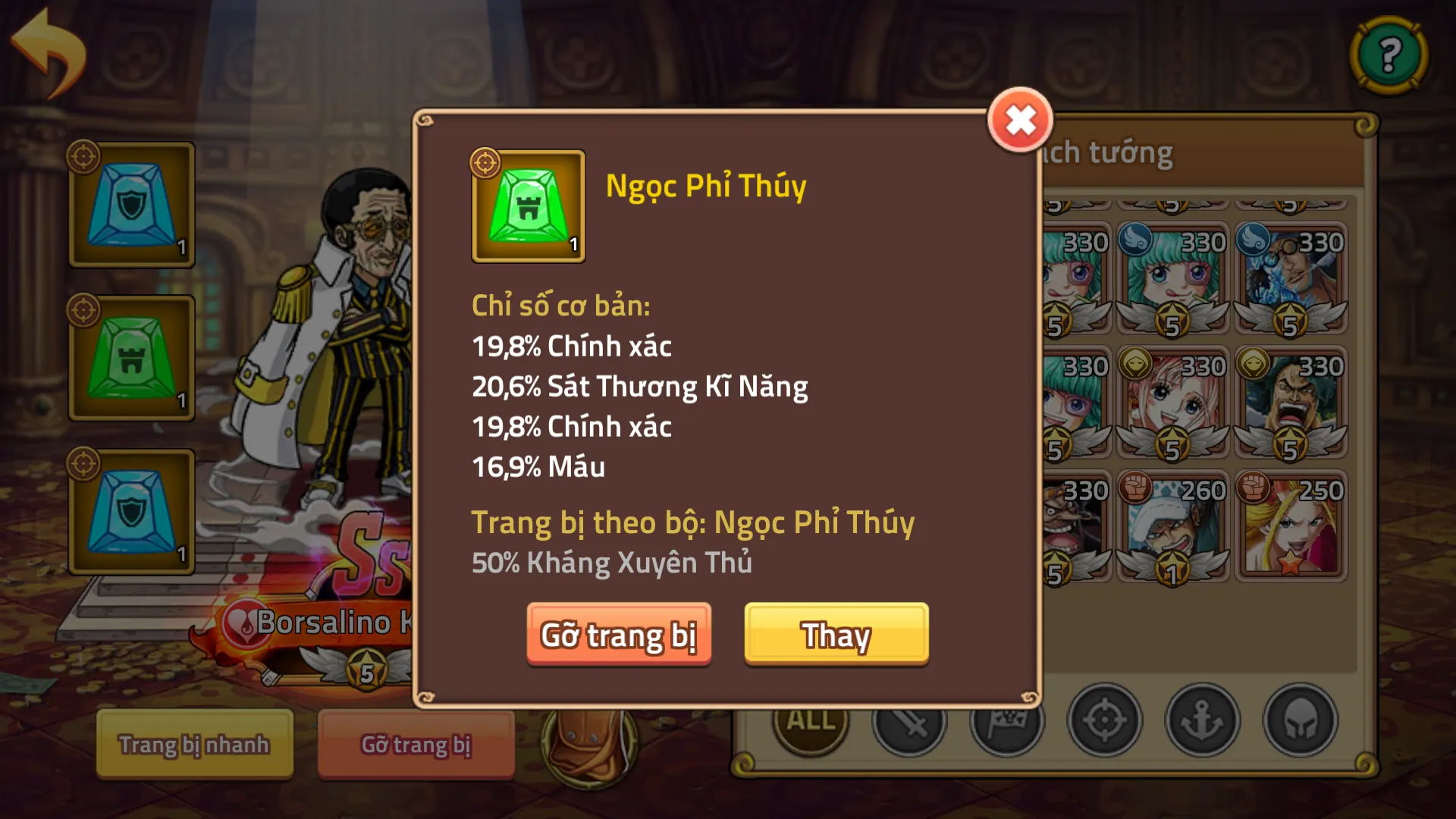Viewport: 1456px width, 819px height.
Task: Switch to Trang bị nhanh tab
Action: (x=193, y=745)
